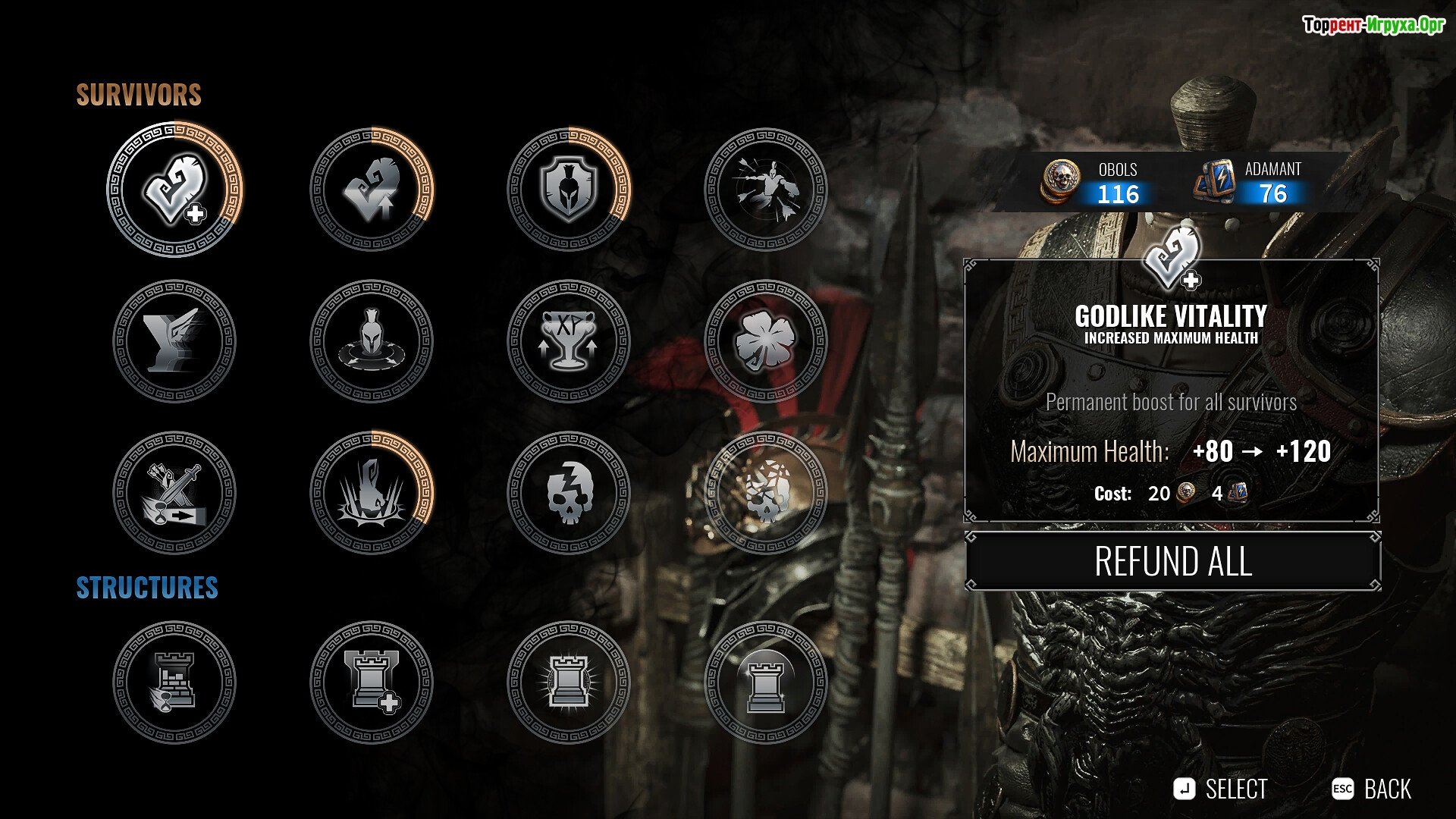
Task: Choose the glowing radiant tower upgrade
Action: (569, 682)
